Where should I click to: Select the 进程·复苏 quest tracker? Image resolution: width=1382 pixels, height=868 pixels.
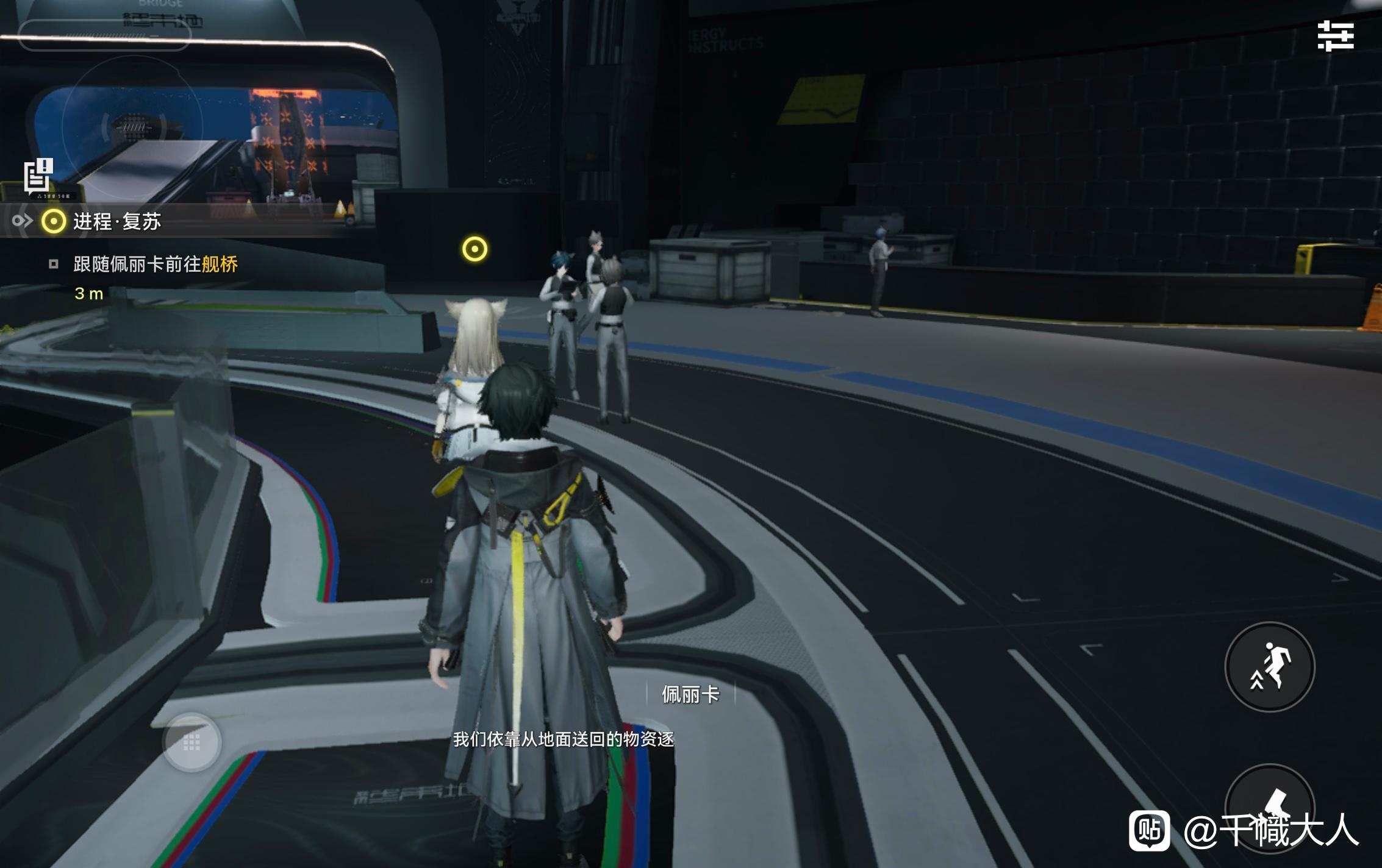tap(116, 221)
